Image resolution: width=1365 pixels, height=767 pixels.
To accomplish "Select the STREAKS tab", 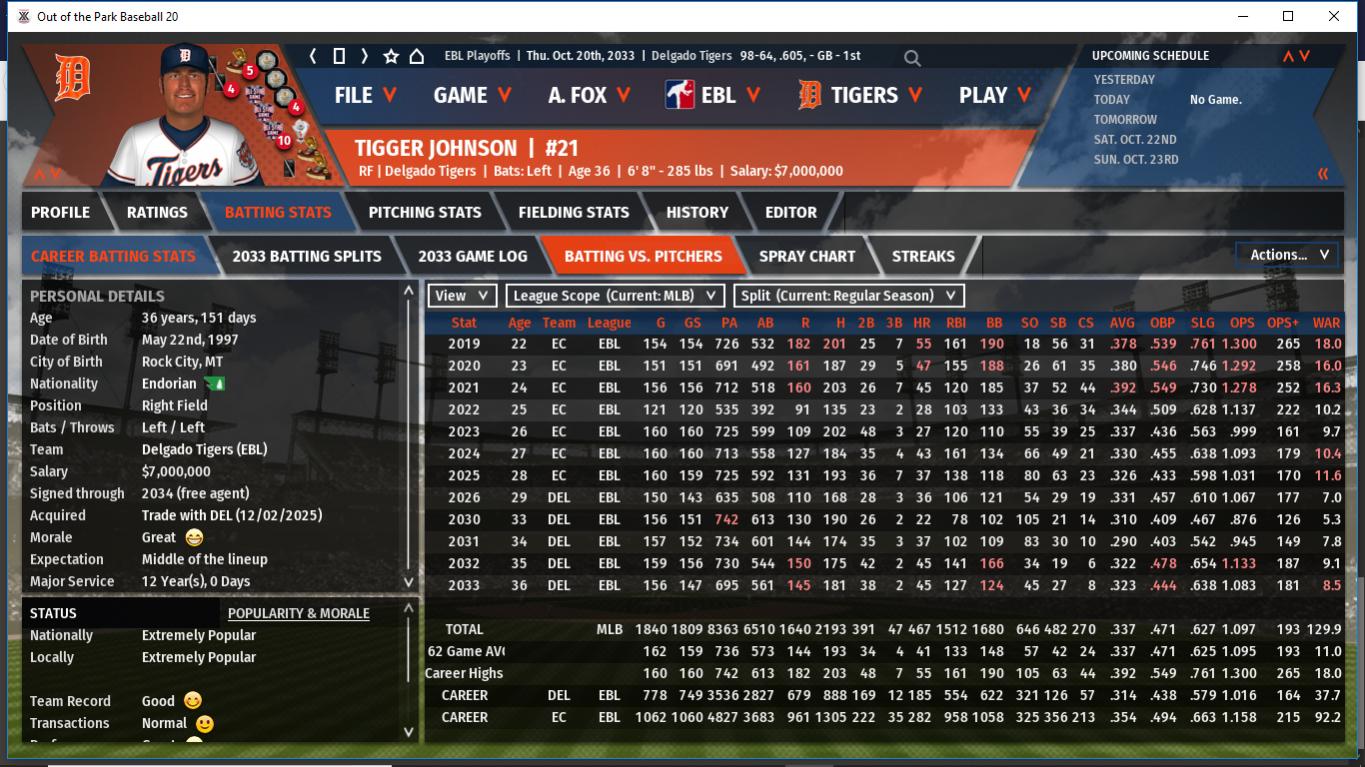I will click(923, 256).
